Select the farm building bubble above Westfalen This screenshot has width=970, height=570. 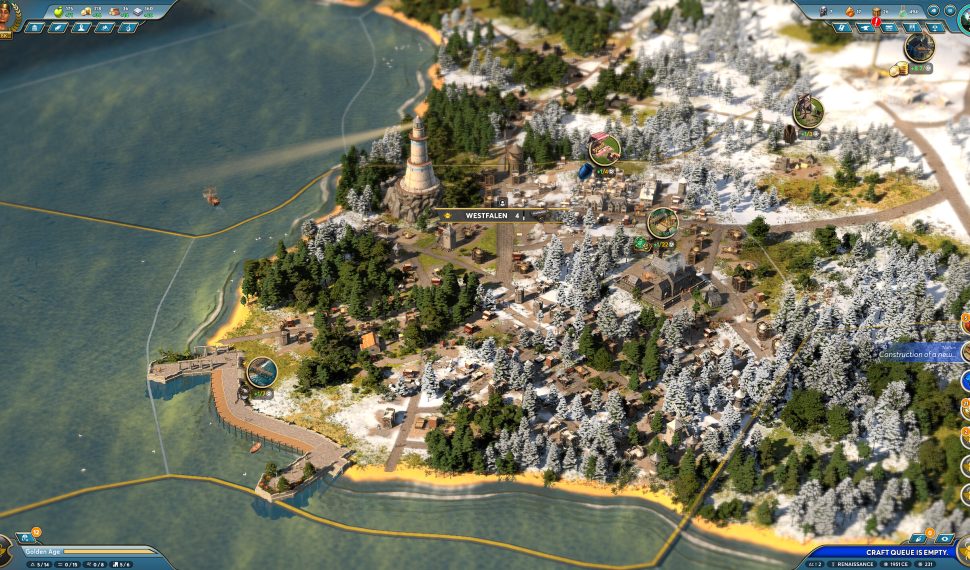[x=604, y=149]
